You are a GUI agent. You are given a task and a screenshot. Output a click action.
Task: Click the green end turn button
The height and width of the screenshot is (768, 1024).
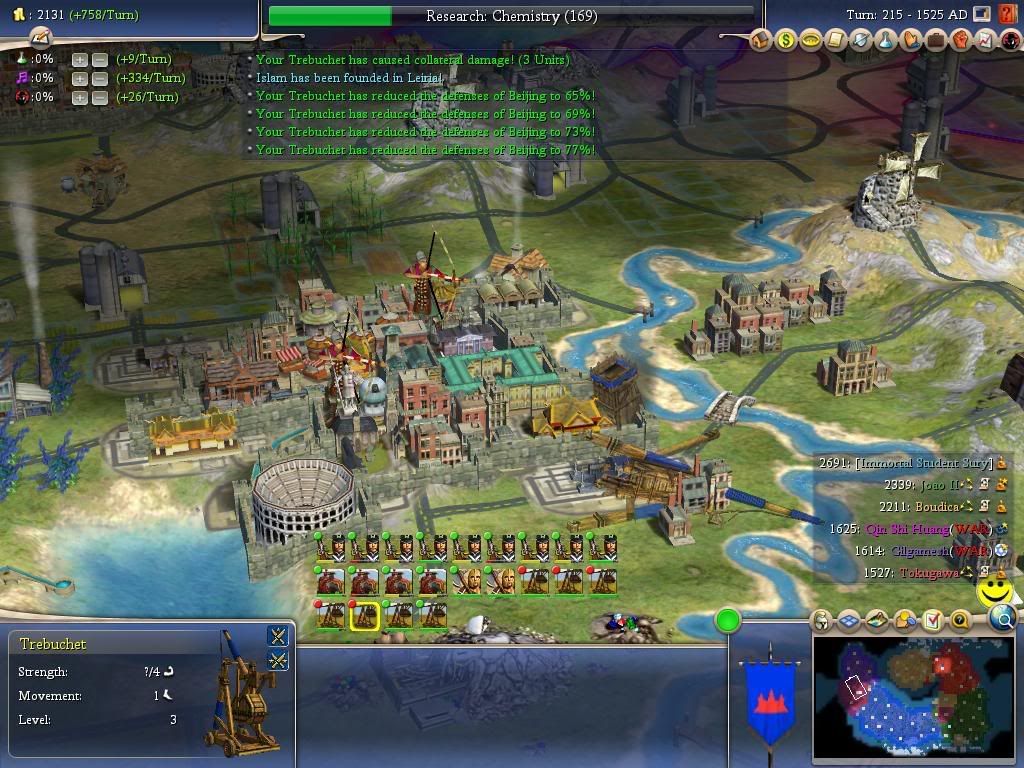(x=728, y=621)
